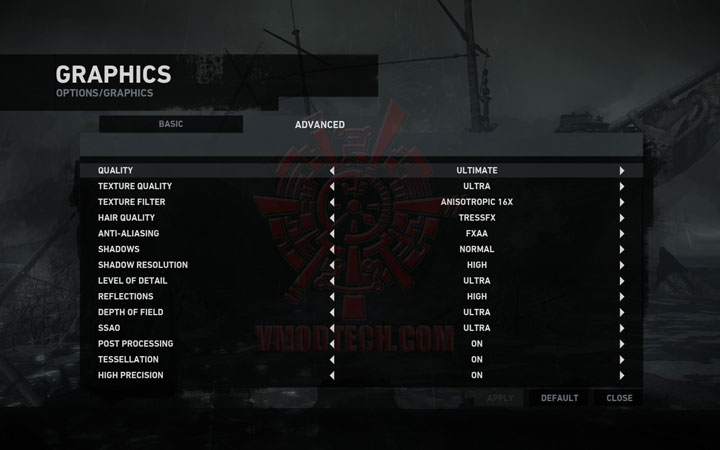720x450 pixels.
Task: Lower Level of Detail with left arrow
Action: point(332,281)
